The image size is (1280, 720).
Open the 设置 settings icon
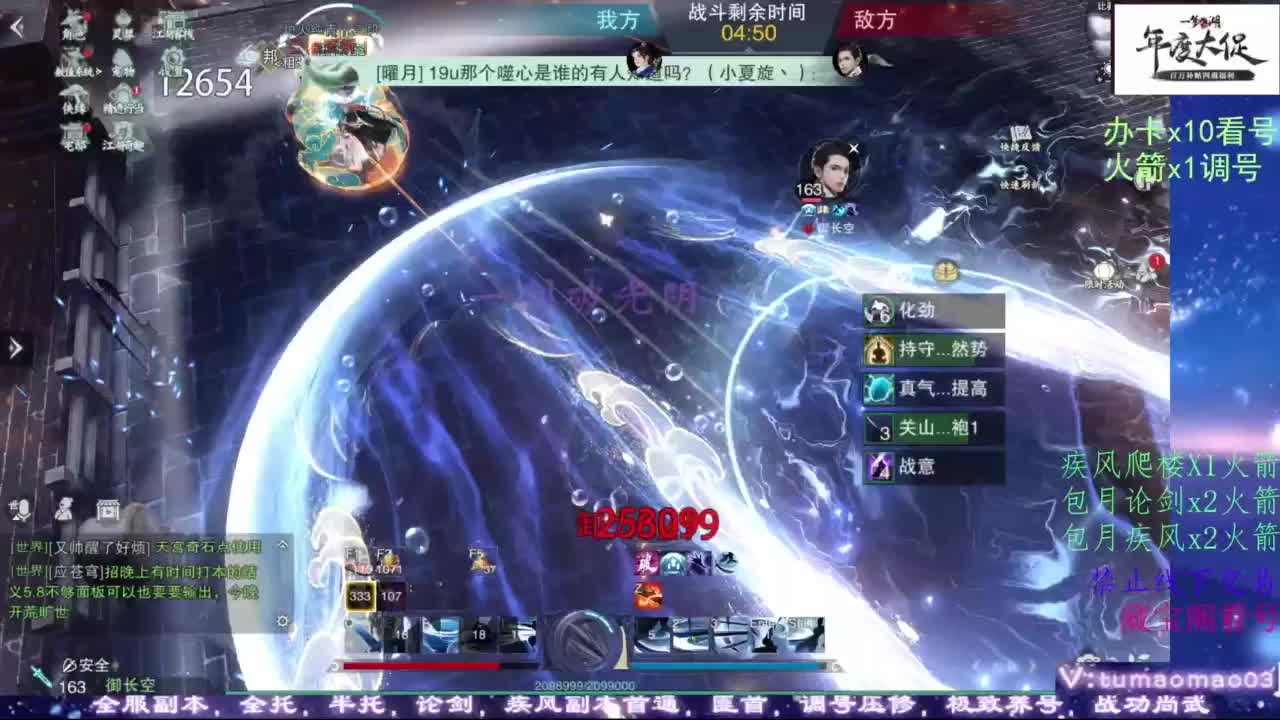tap(171, 58)
